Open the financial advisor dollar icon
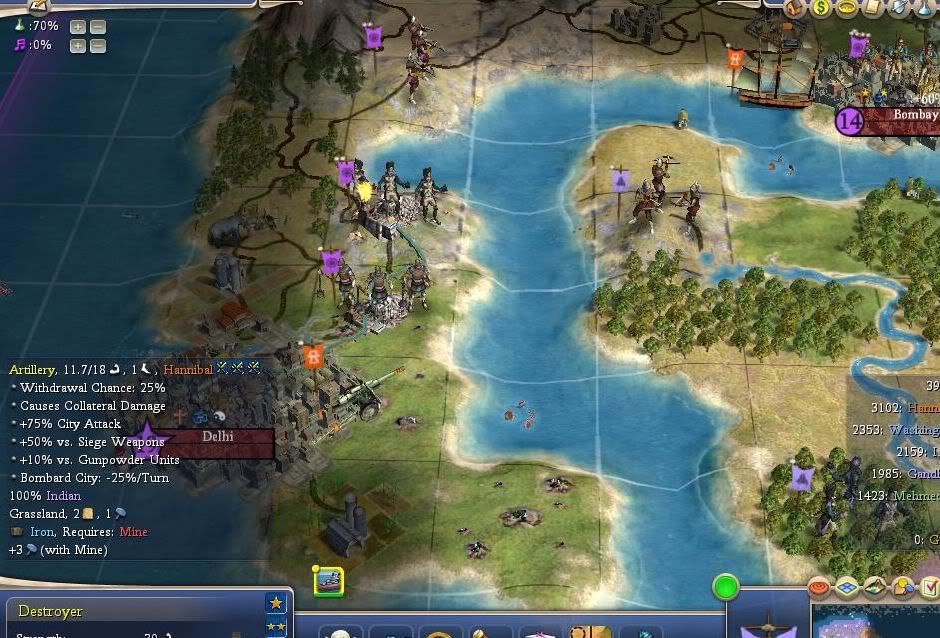 [822, 8]
